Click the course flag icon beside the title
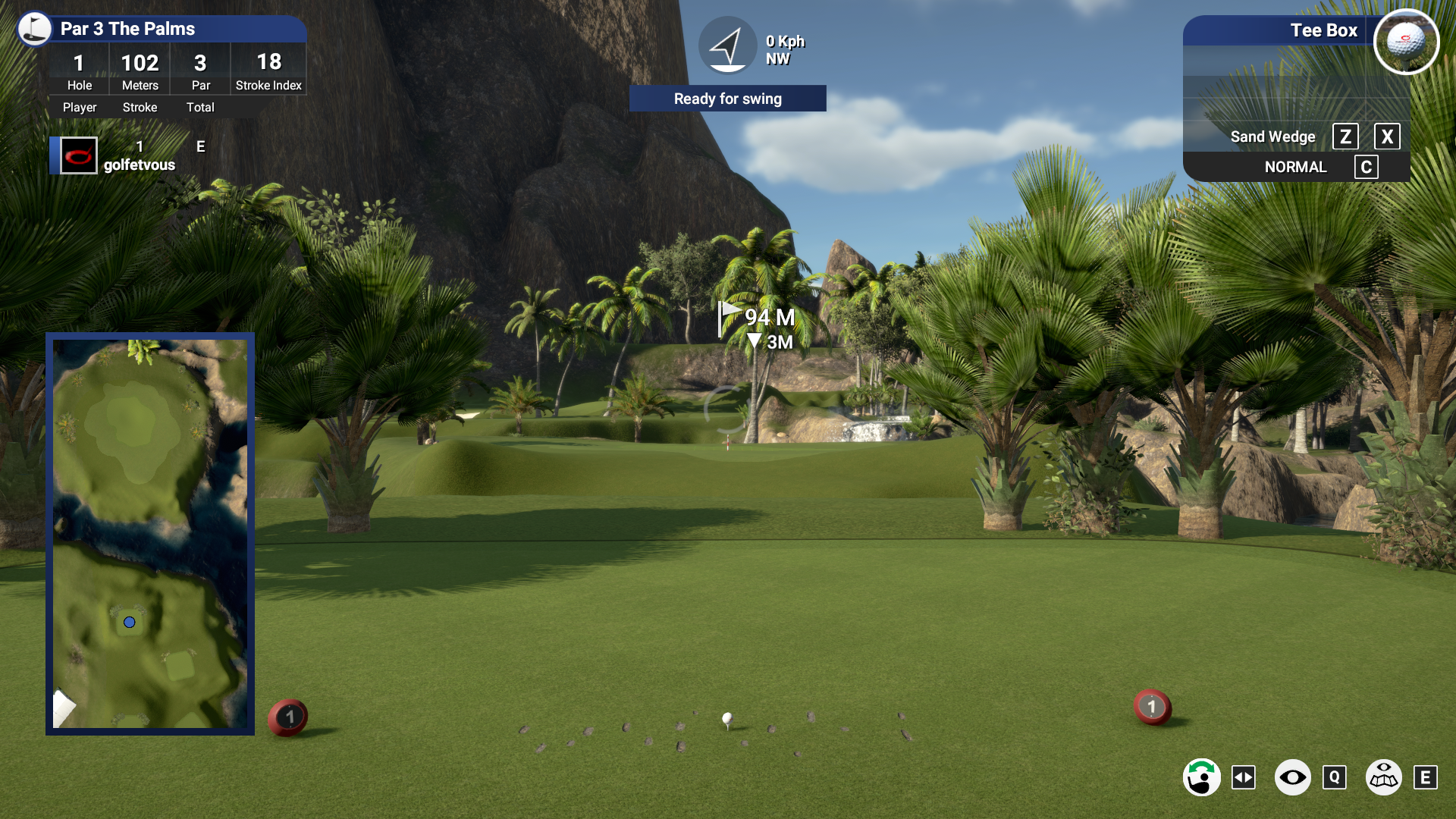This screenshot has height=819, width=1456. click(x=34, y=29)
